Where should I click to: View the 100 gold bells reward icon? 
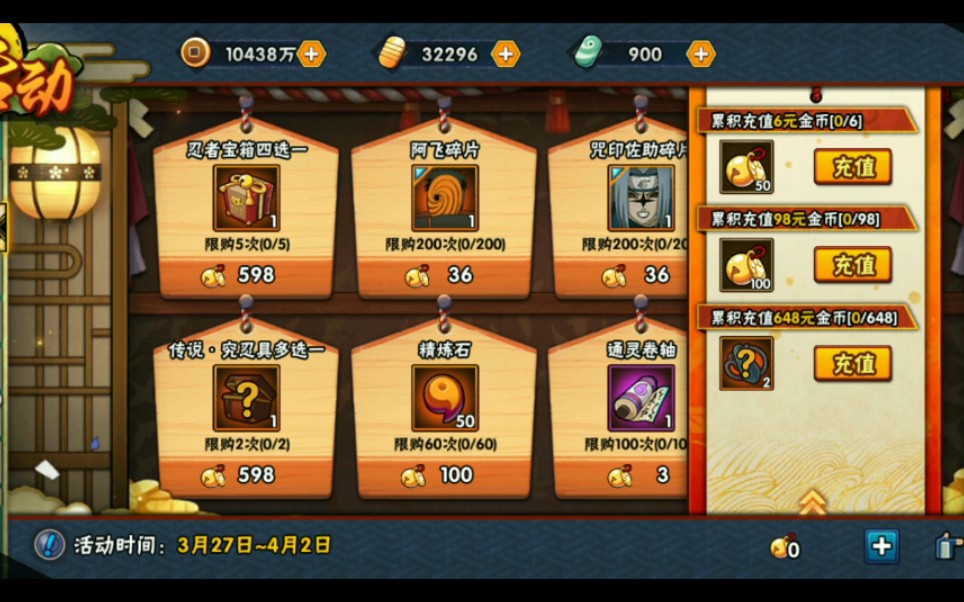coord(746,264)
